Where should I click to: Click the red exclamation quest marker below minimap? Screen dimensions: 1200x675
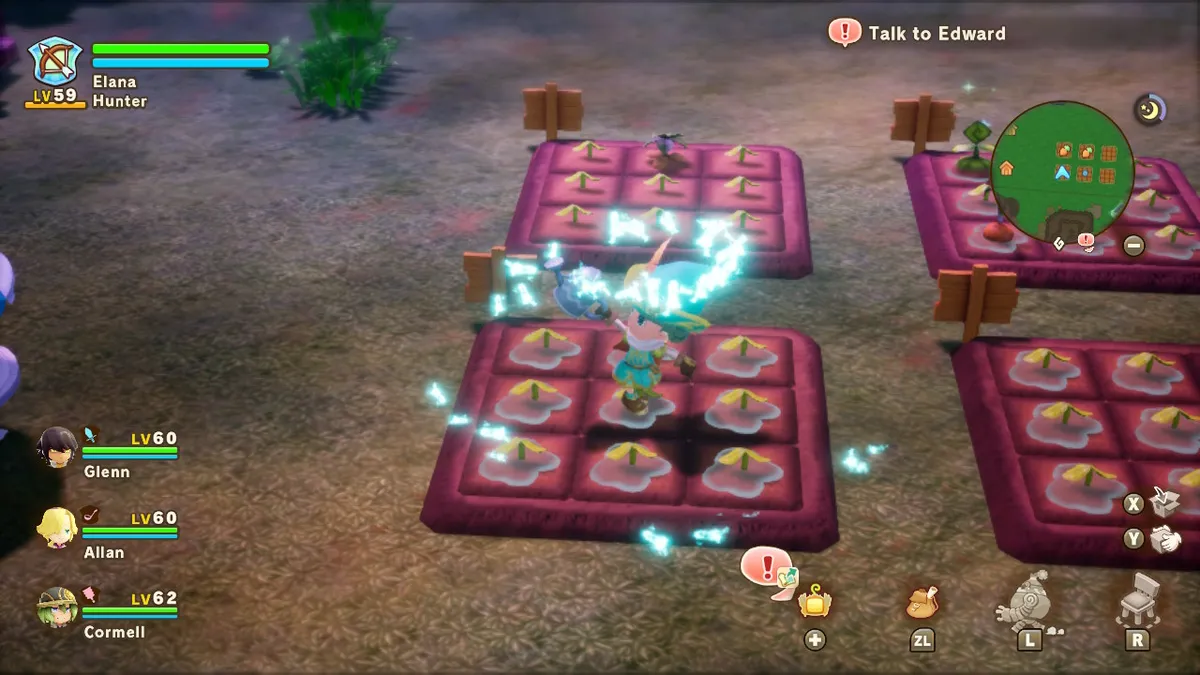coord(1086,241)
